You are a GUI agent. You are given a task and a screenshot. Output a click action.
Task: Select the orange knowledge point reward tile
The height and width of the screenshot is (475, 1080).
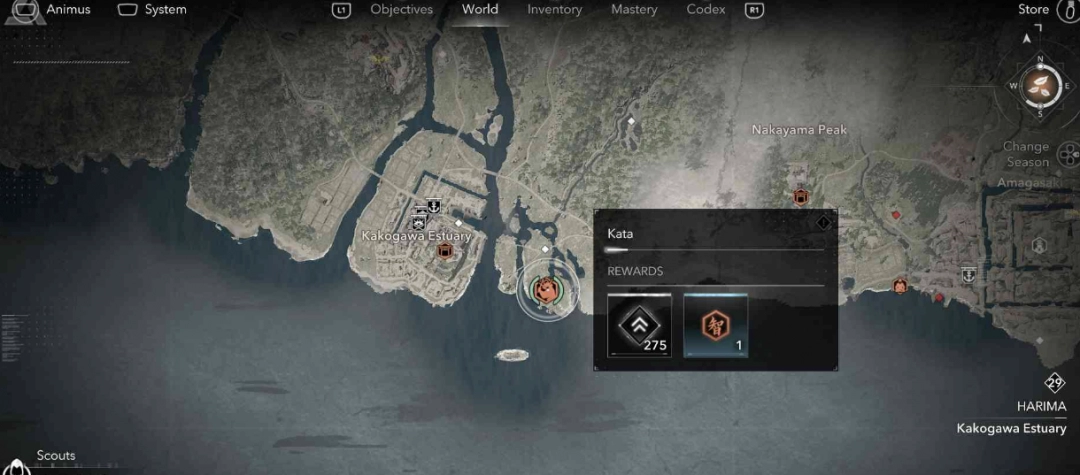715,325
